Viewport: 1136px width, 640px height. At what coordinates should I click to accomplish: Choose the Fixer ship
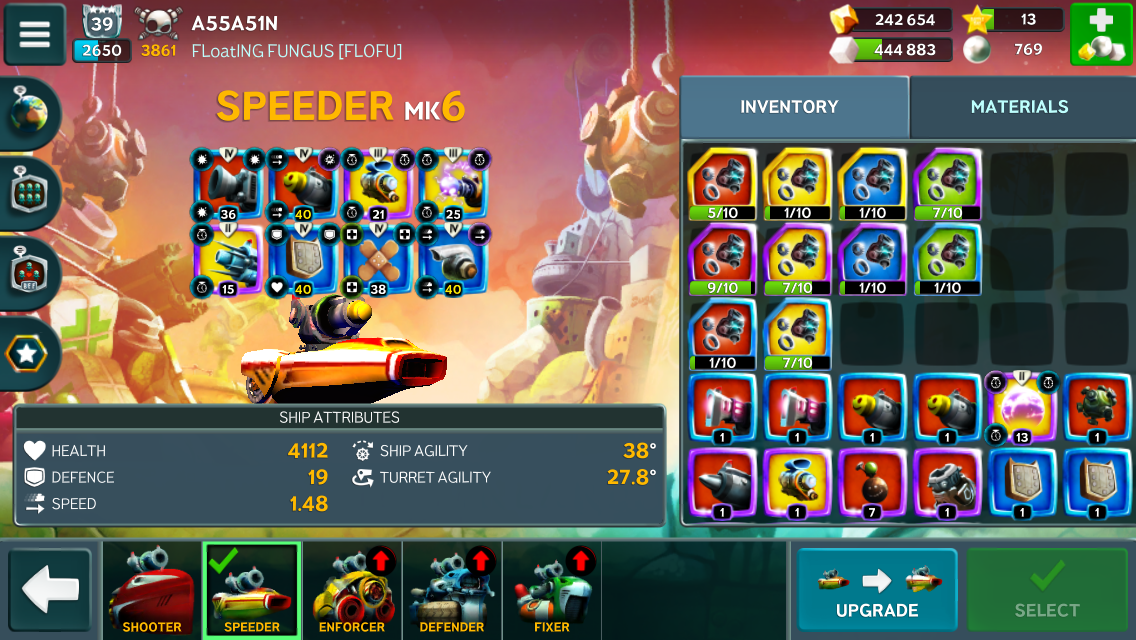pos(552,590)
